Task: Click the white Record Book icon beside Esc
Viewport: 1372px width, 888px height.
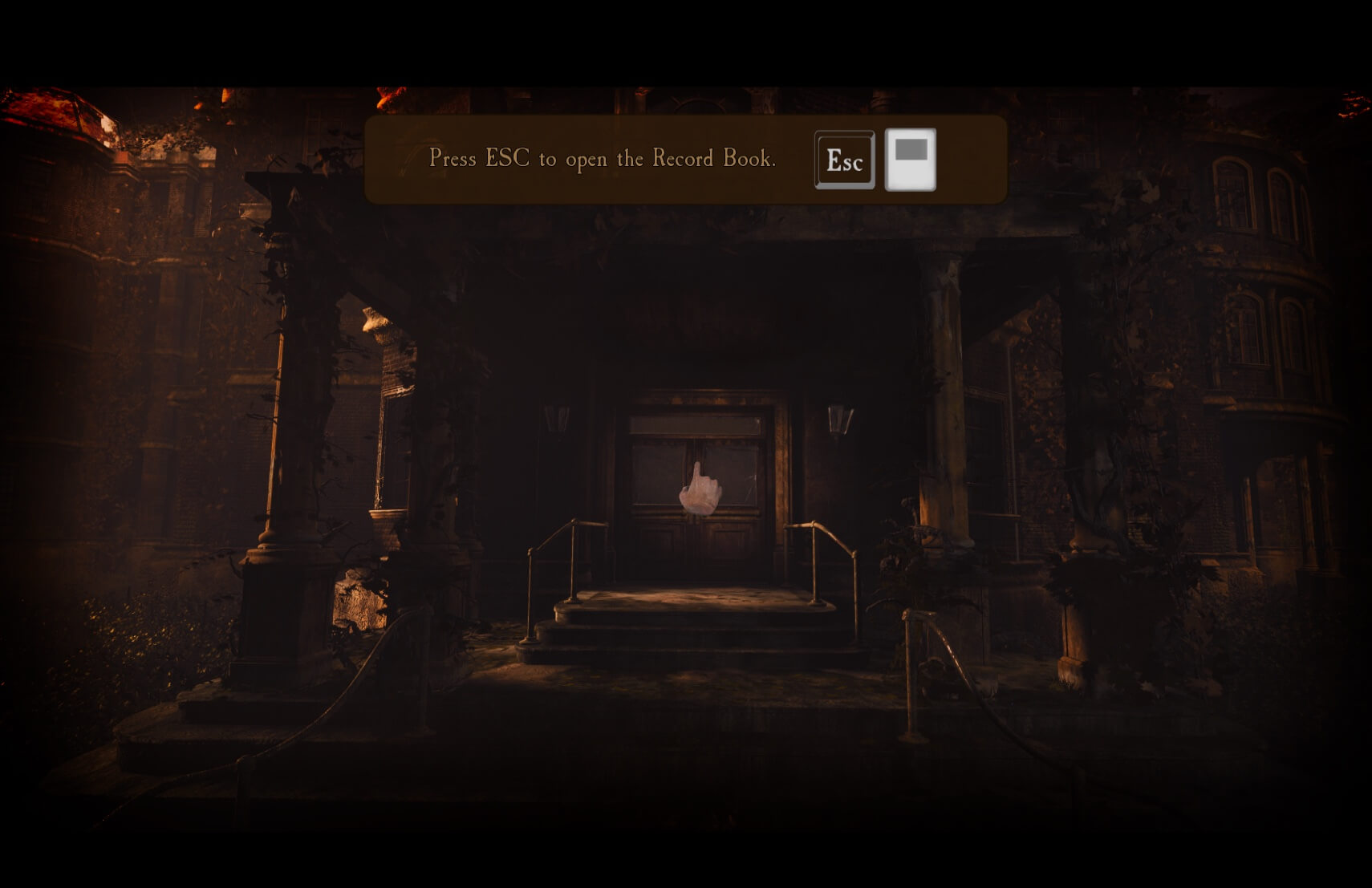Action: 912,159
